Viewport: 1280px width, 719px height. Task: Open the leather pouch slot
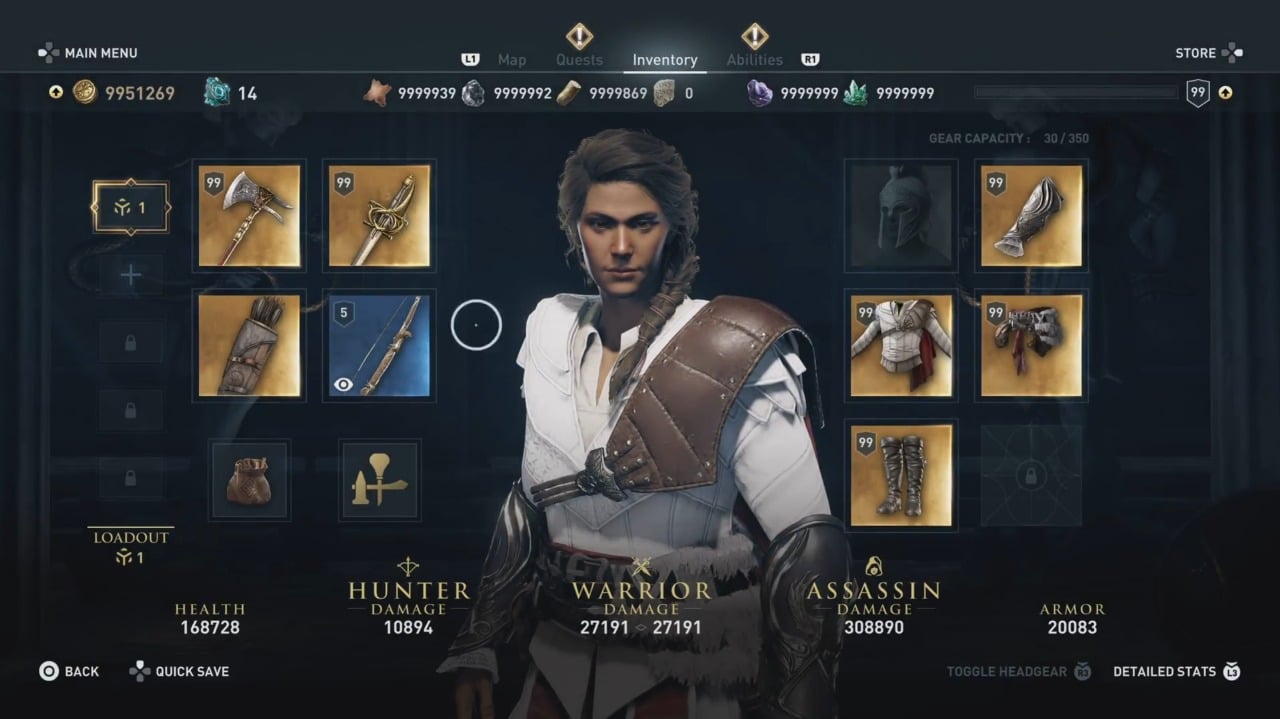pyautogui.click(x=249, y=480)
